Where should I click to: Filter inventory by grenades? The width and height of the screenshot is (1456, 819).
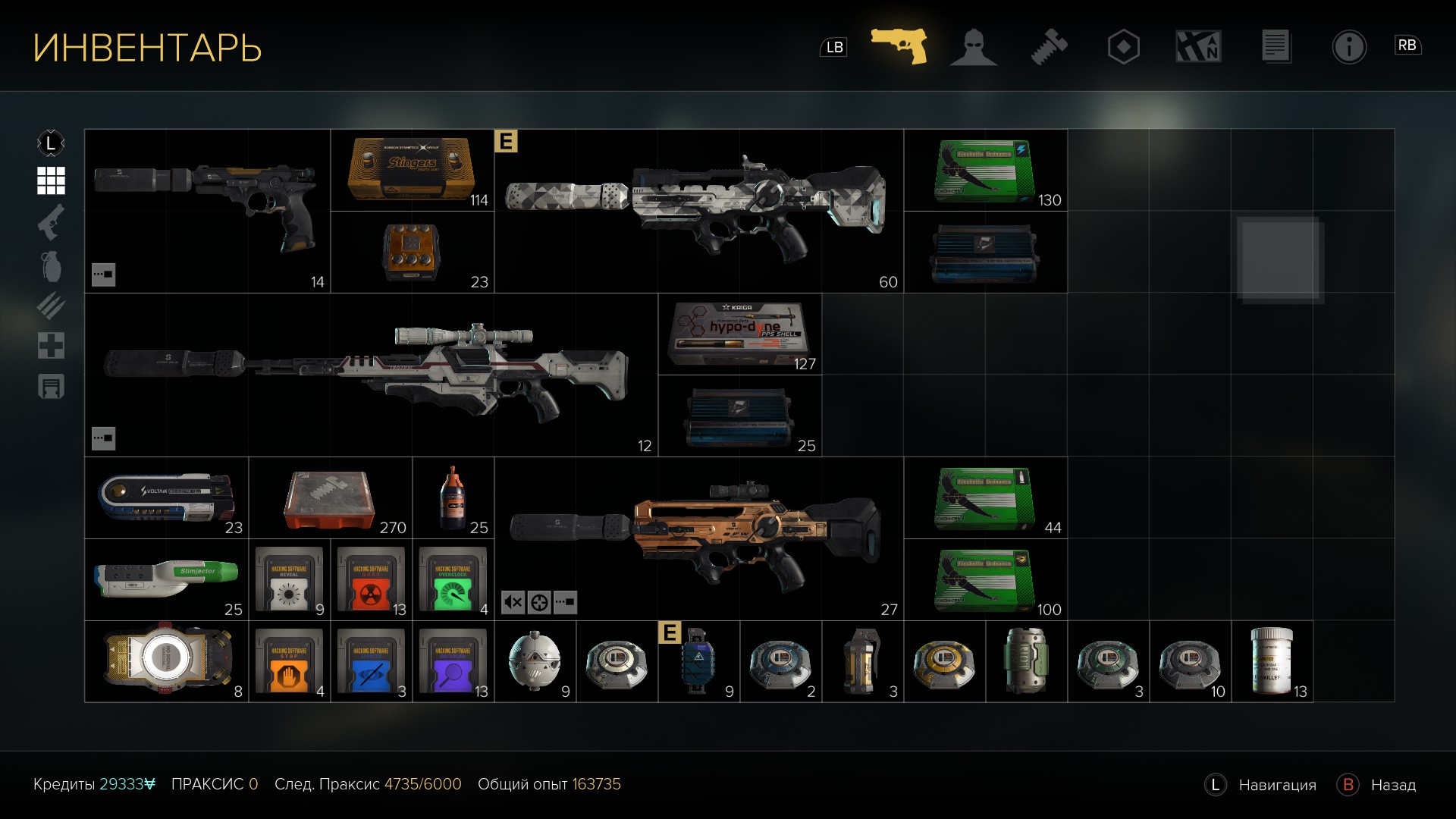pos(51,266)
